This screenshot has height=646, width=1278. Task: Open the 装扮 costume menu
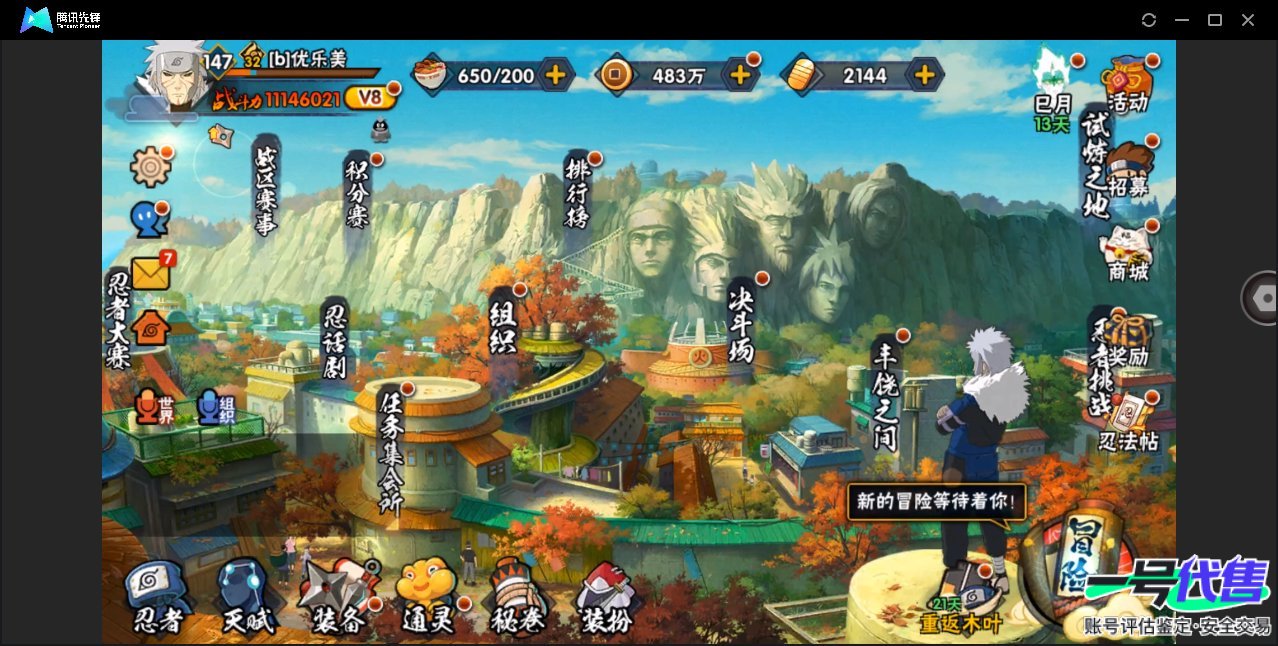(607, 597)
